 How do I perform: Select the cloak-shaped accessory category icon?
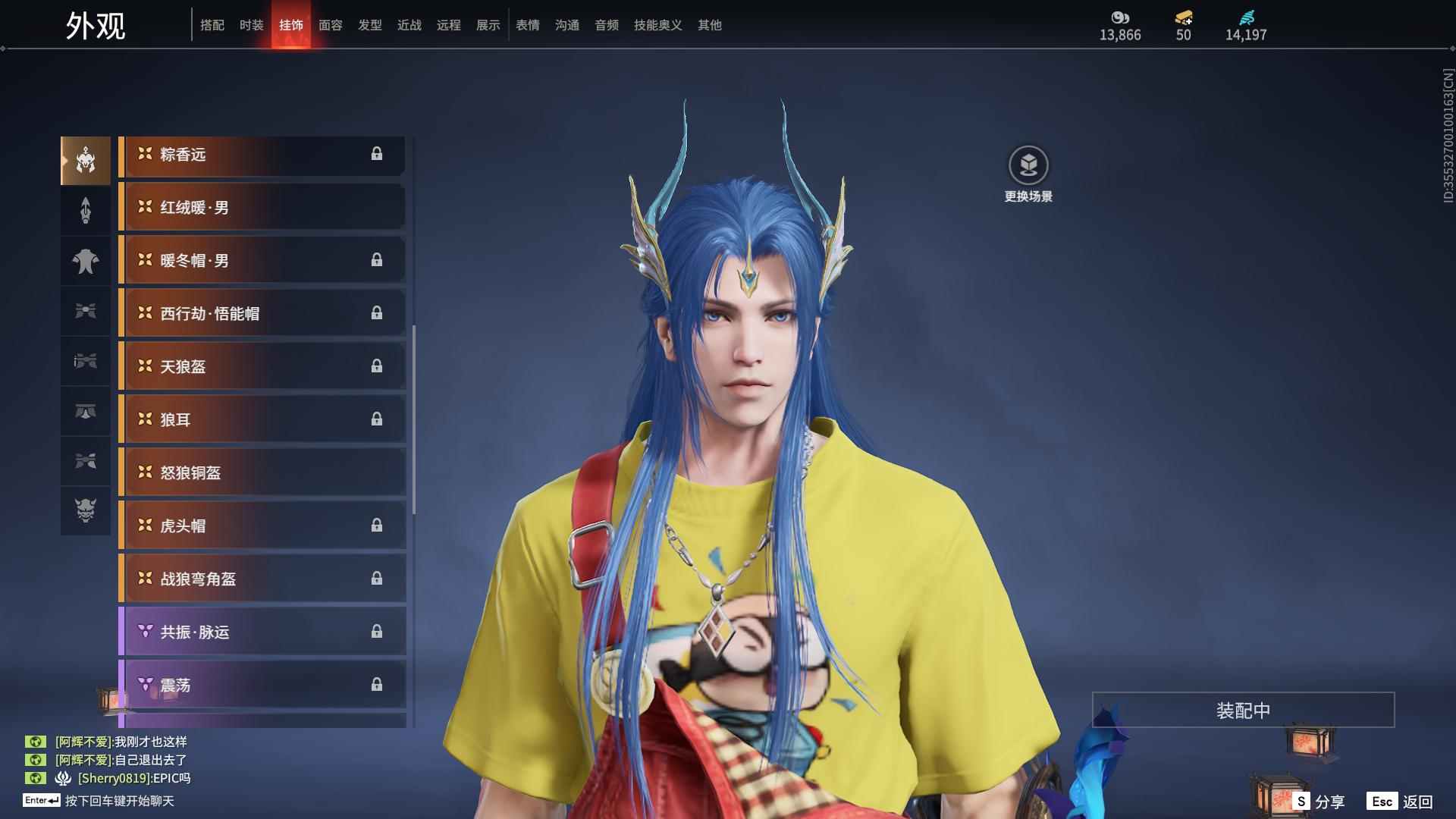(86, 261)
